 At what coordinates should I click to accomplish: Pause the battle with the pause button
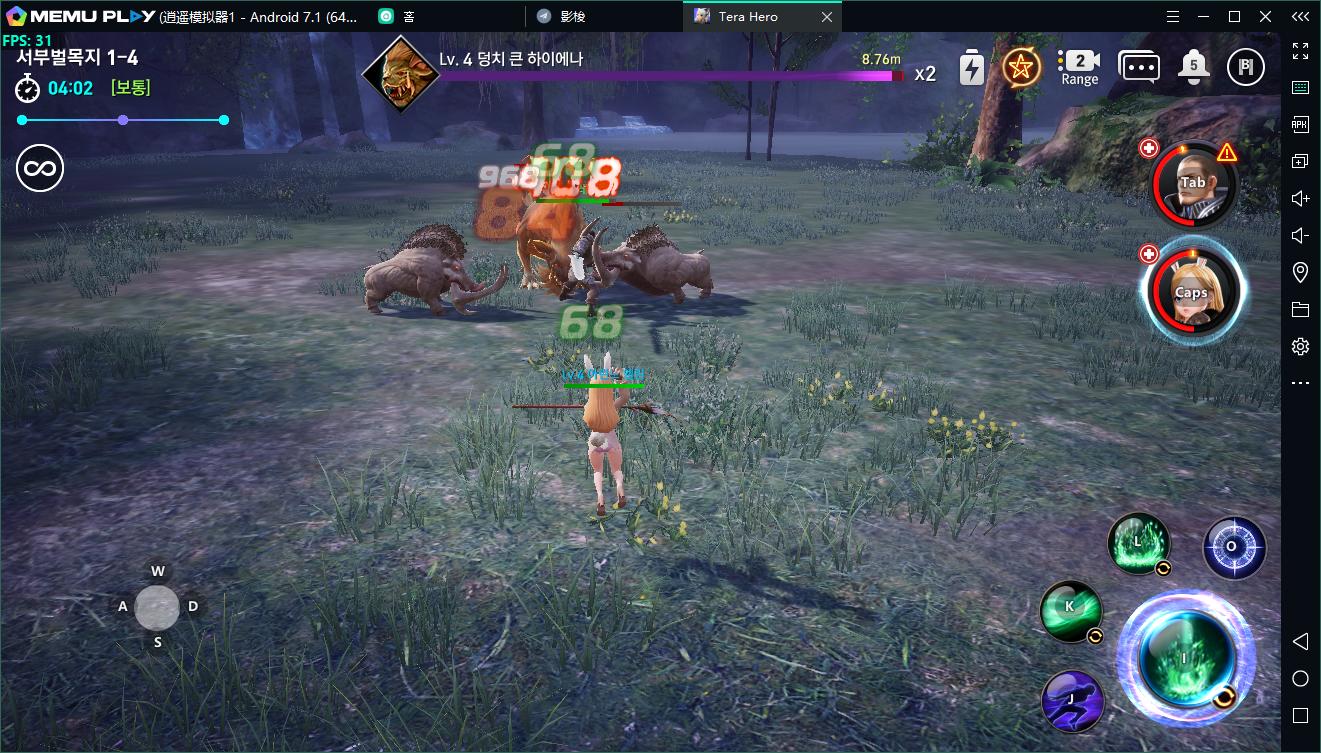point(1246,67)
